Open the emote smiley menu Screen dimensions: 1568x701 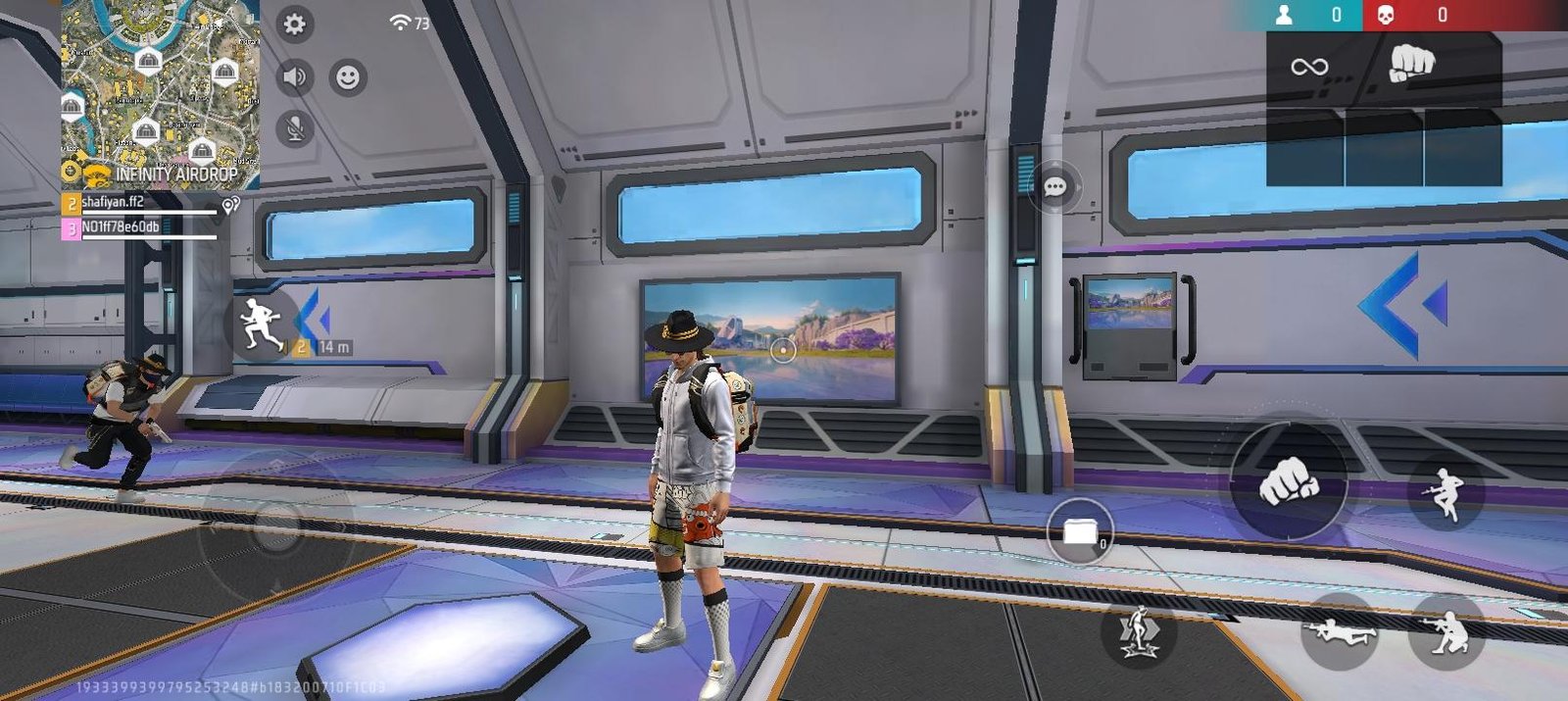click(x=347, y=77)
